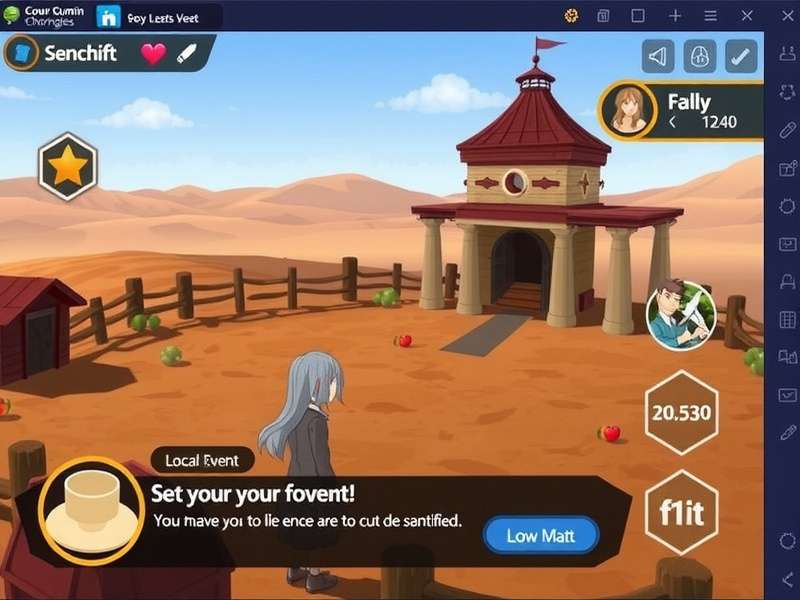Open the brain icon button
The height and width of the screenshot is (600, 800).
[x=700, y=56]
